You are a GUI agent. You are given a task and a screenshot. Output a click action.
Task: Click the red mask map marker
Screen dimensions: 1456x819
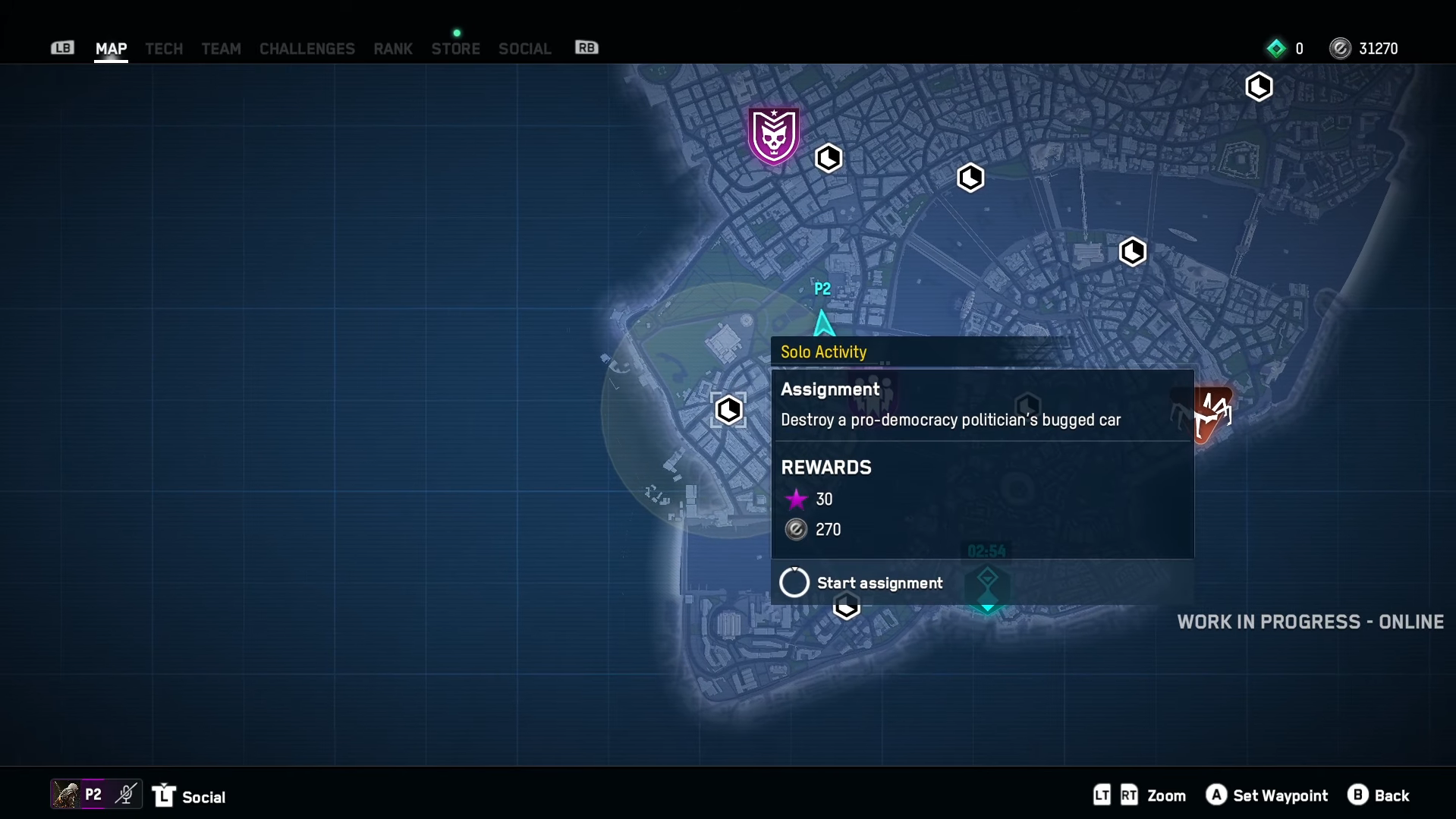[x=1212, y=412]
